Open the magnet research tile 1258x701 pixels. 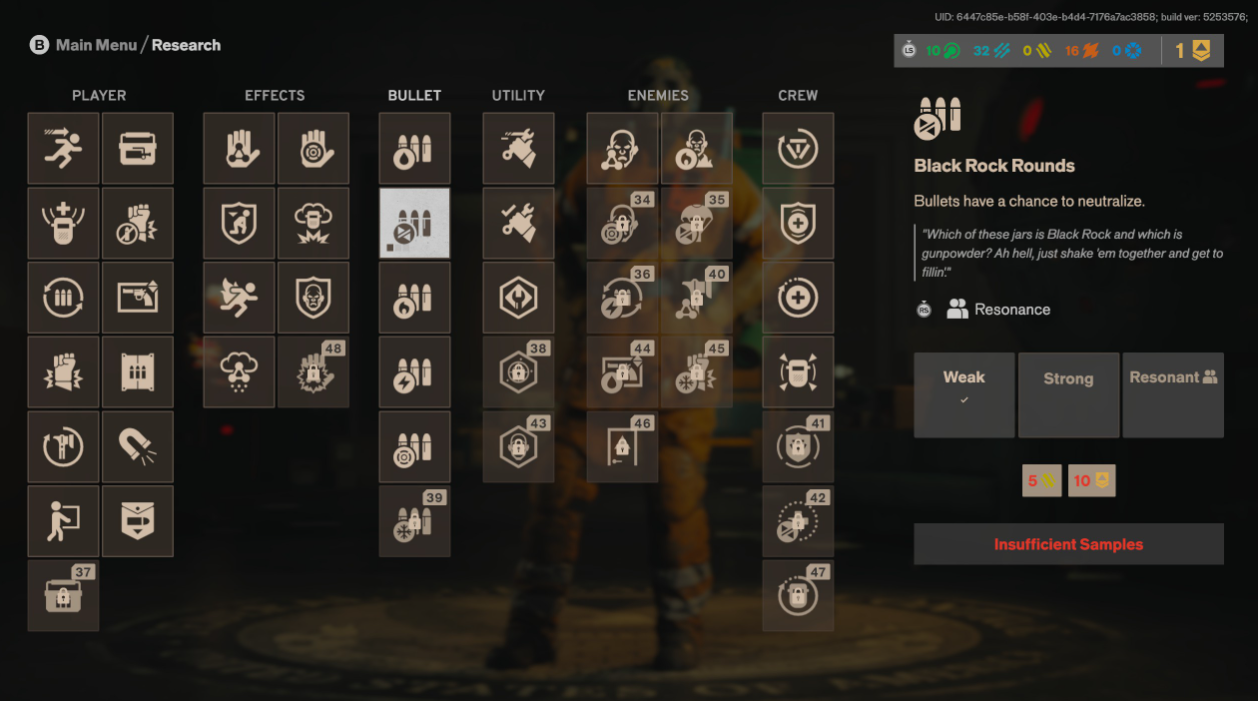point(138,446)
